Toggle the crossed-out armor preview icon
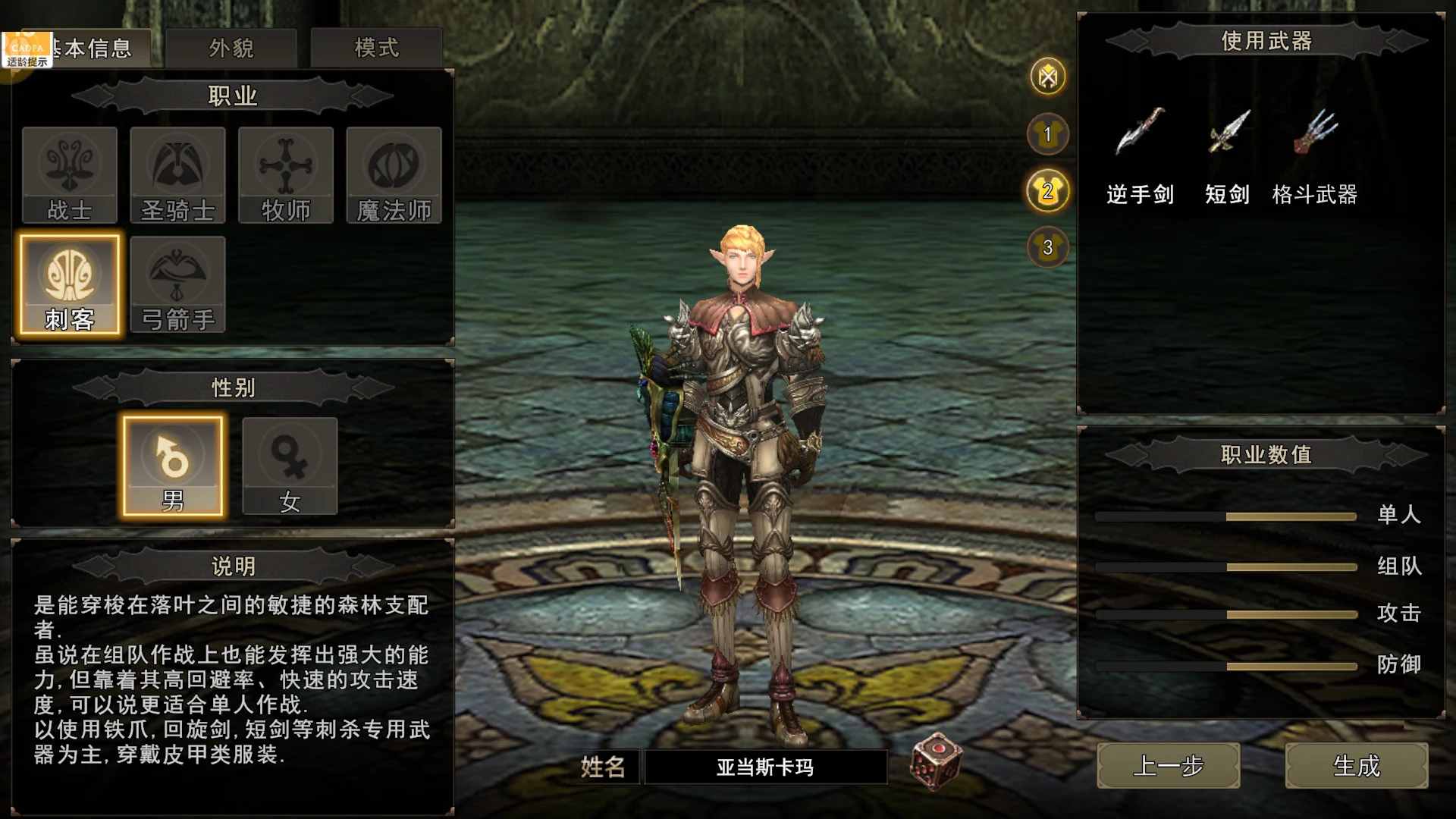 point(1048,76)
